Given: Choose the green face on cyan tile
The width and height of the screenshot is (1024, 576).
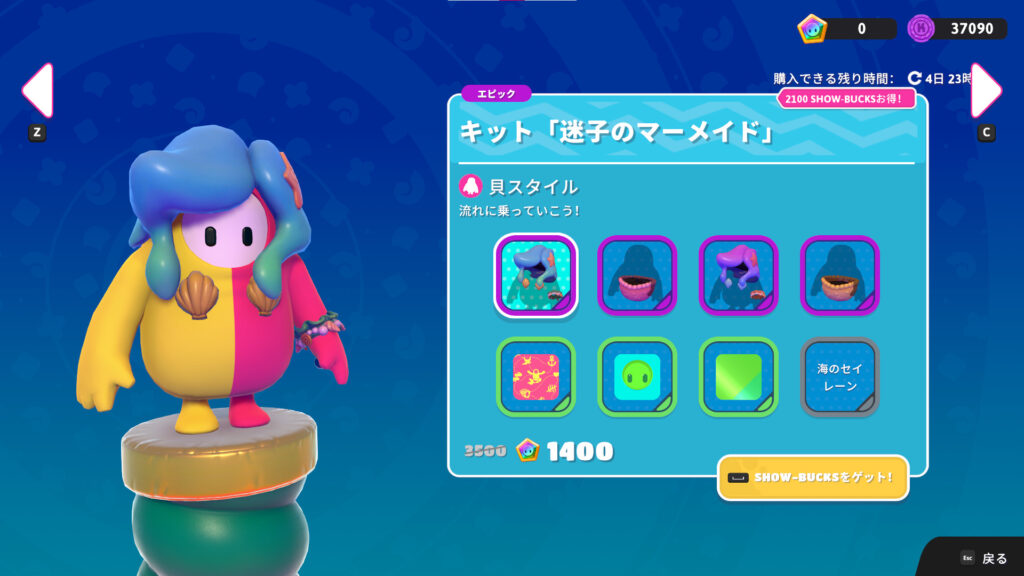Looking at the screenshot, I should click(637, 377).
